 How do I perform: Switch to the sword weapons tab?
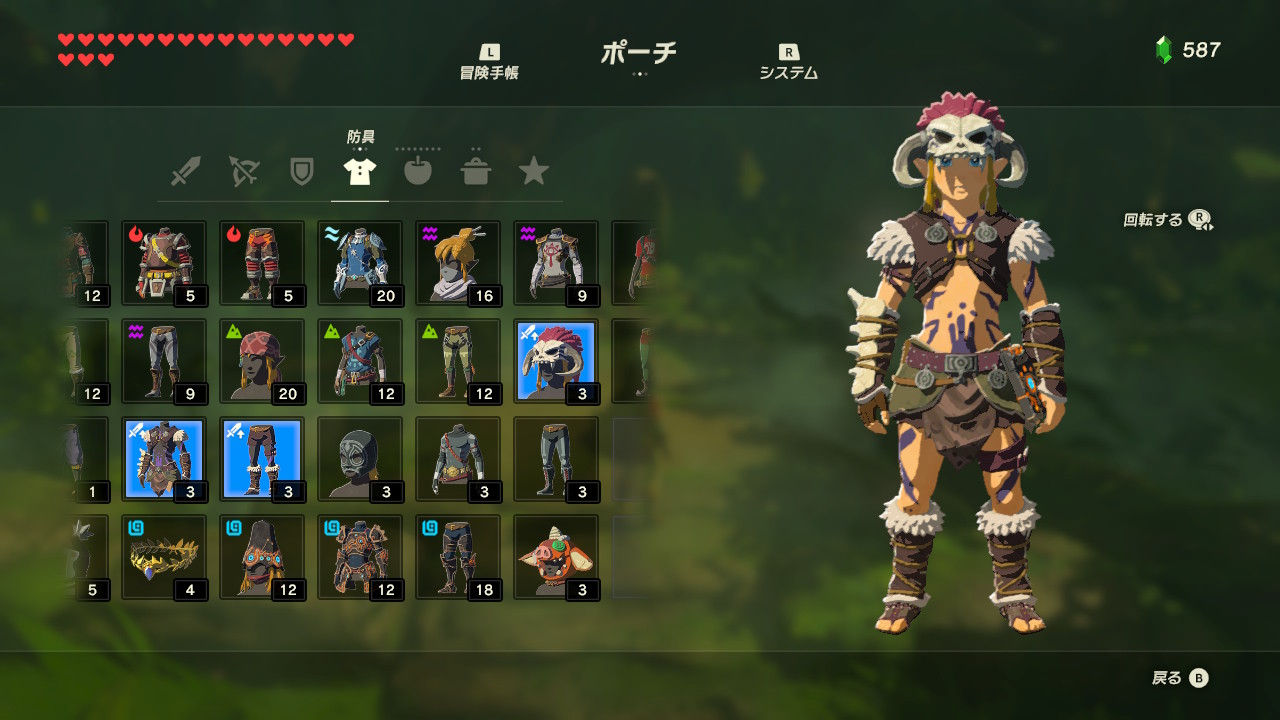185,172
